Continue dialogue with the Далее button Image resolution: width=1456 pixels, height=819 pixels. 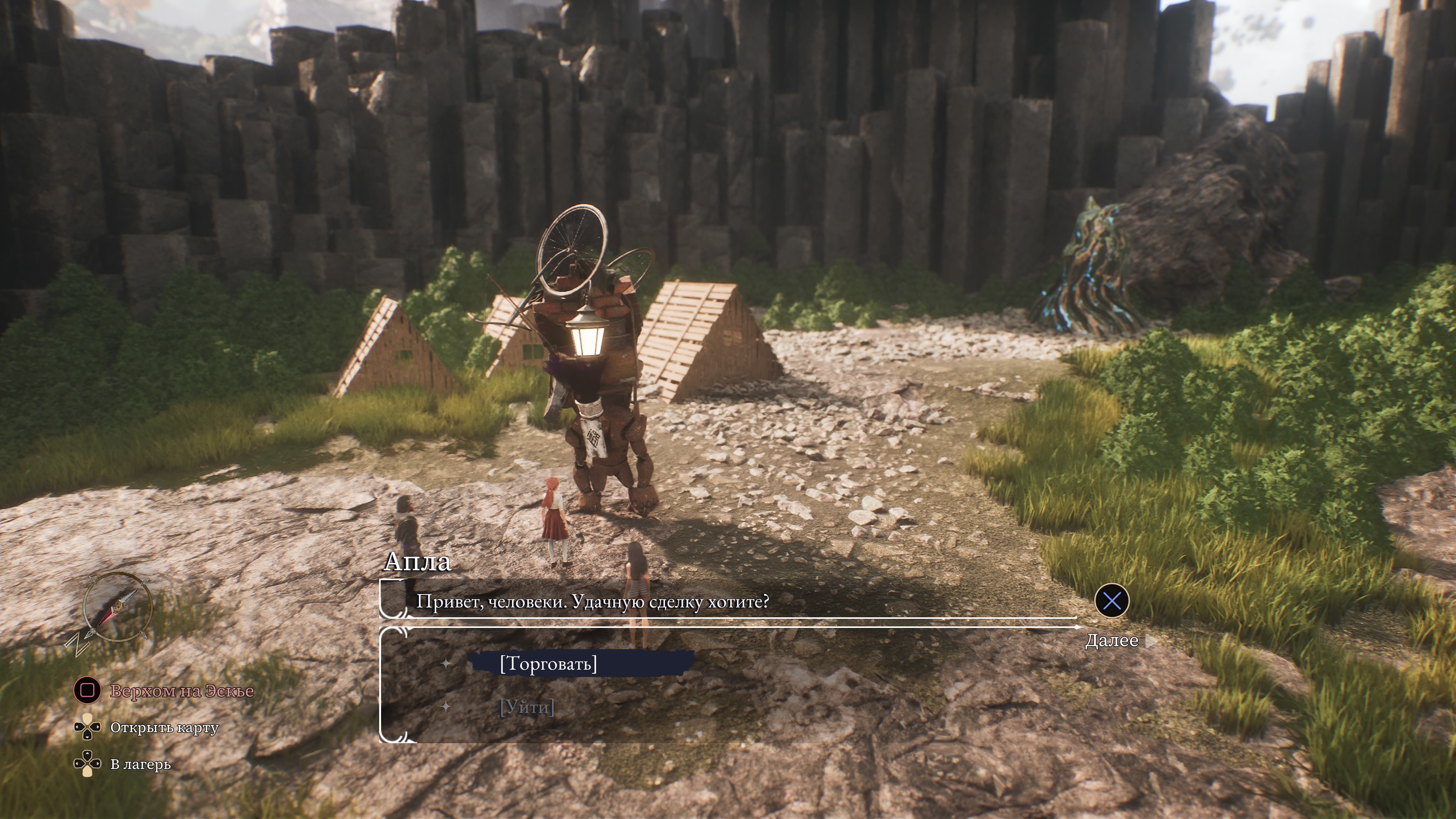point(1111,640)
